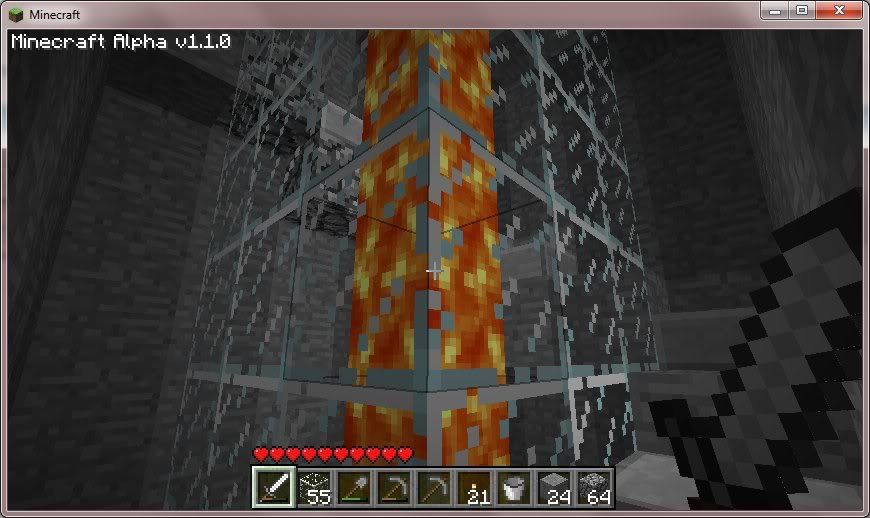The image size is (870, 518).
Task: Minimize the Minecraft window
Action: 774,10
